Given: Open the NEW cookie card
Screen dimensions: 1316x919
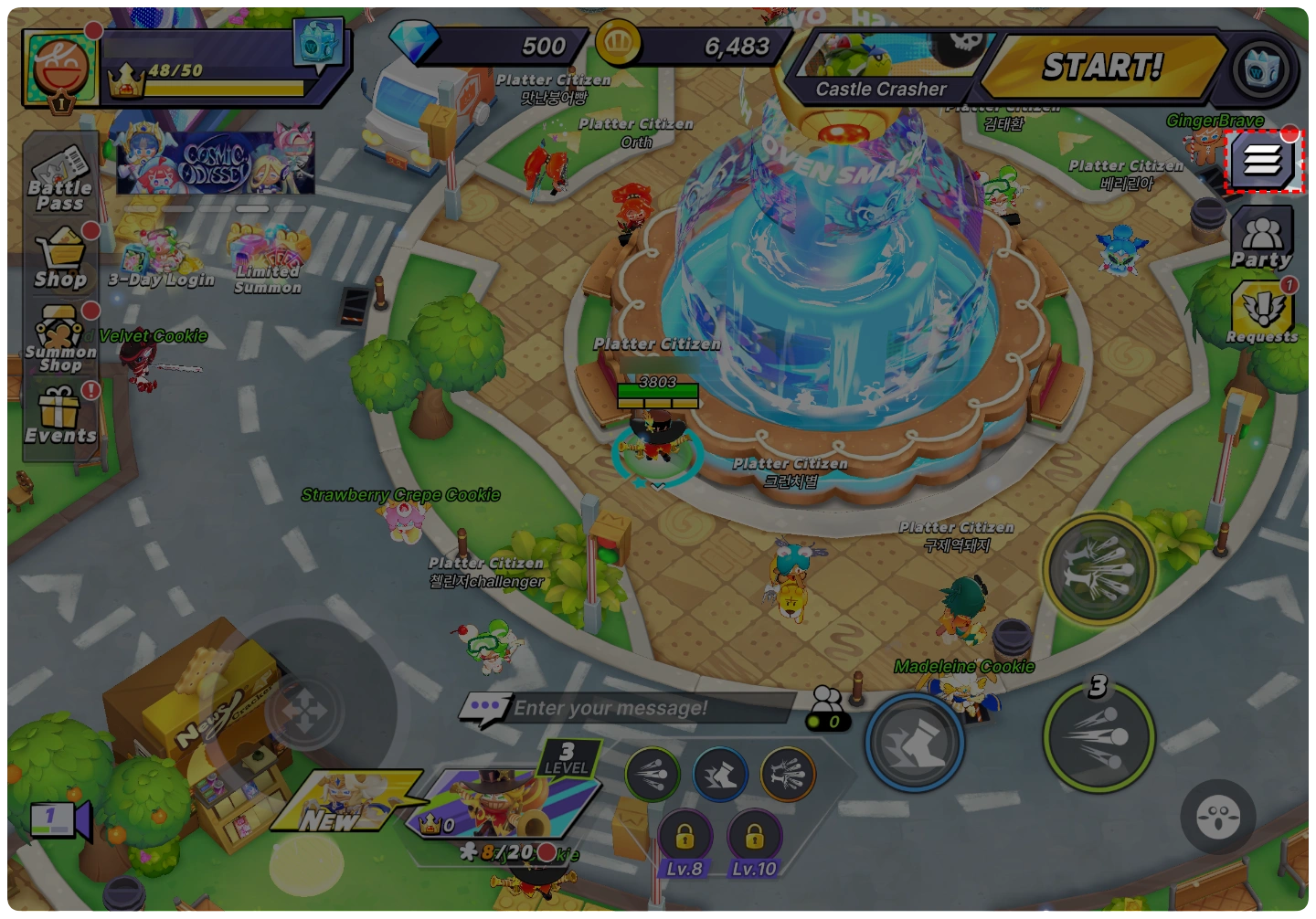Looking at the screenshot, I should pos(347,801).
